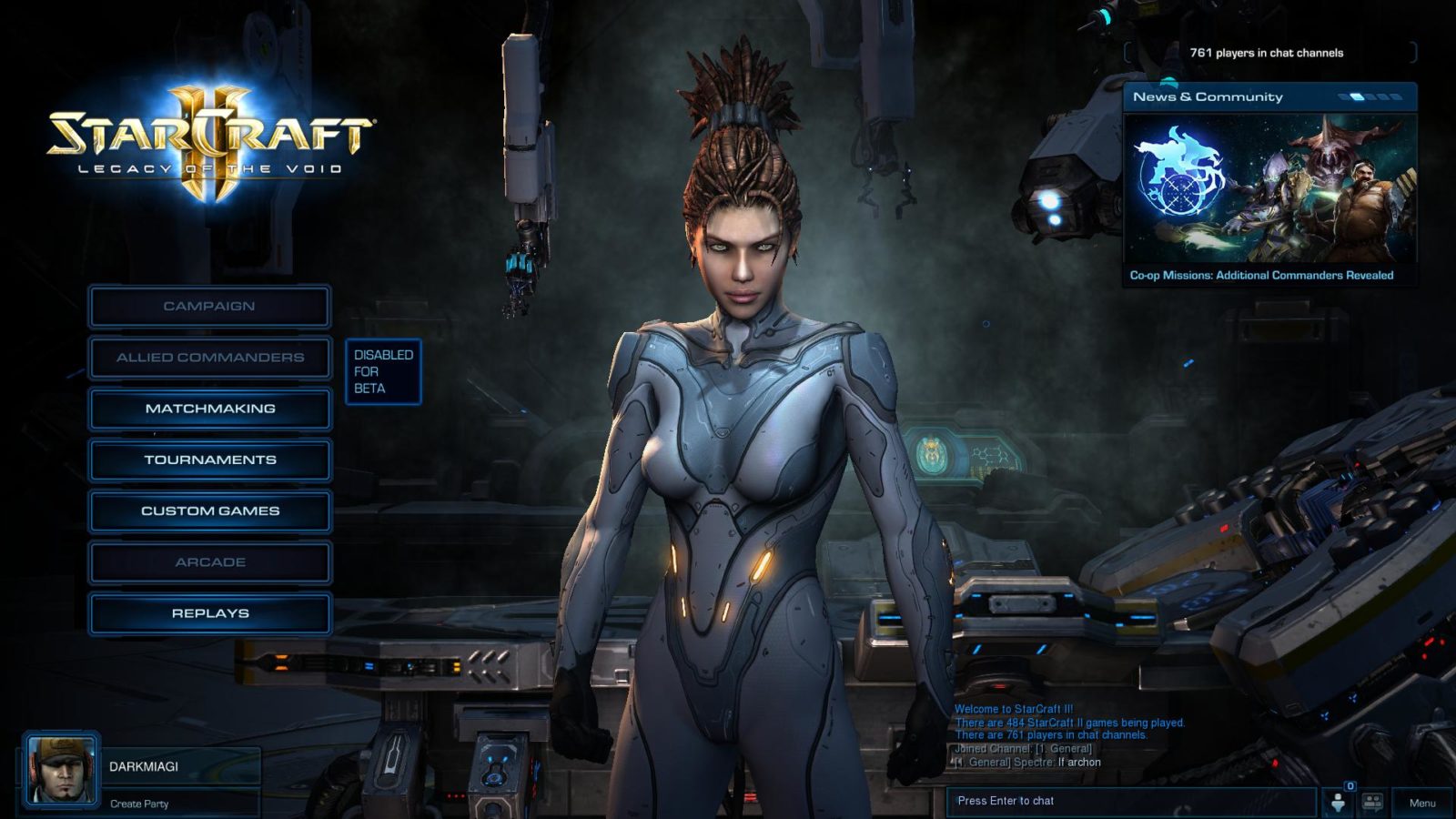
Task: Click Create Party under the player name
Action: tap(139, 804)
